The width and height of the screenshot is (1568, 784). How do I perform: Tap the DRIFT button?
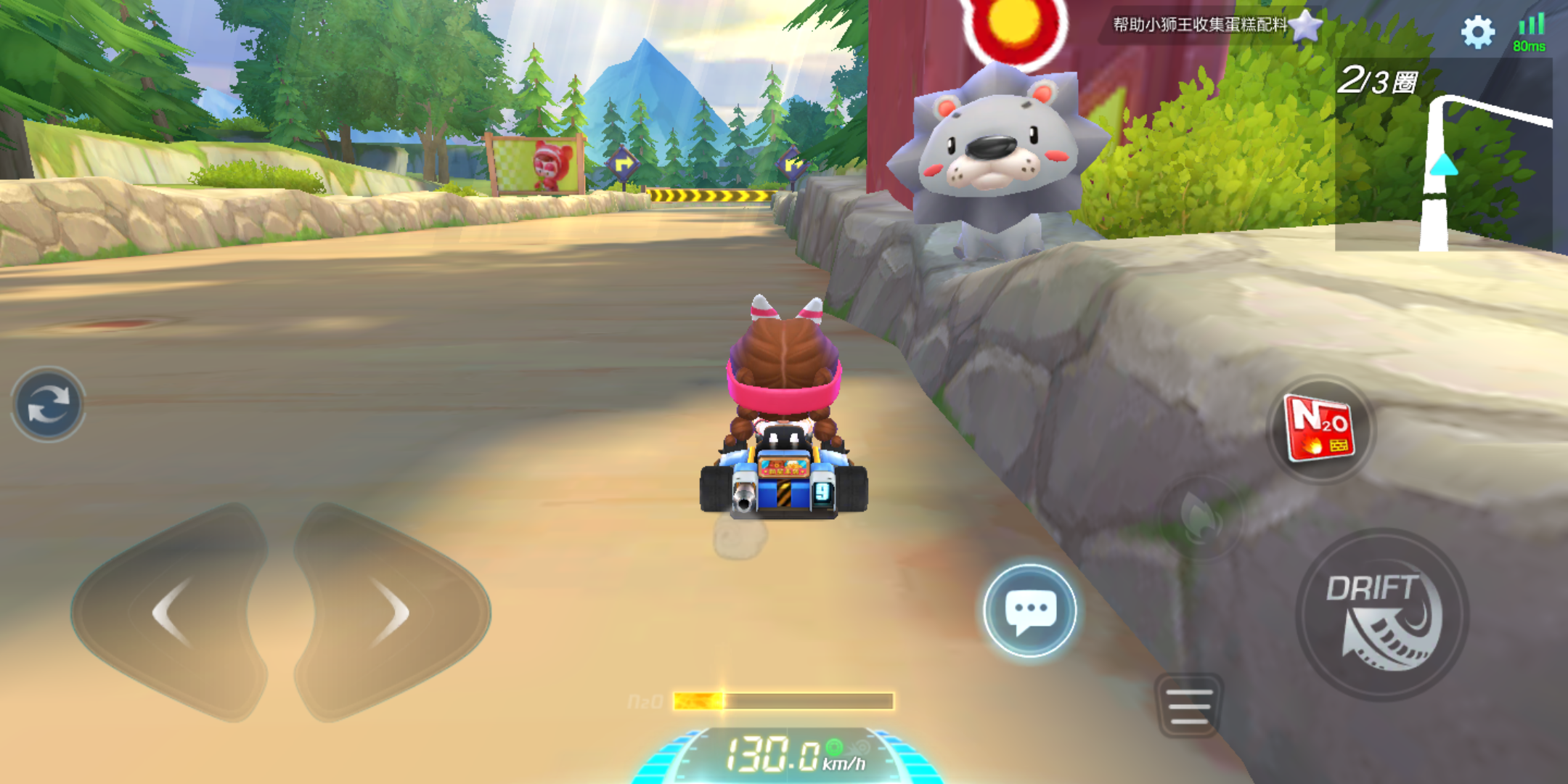pos(1381,616)
